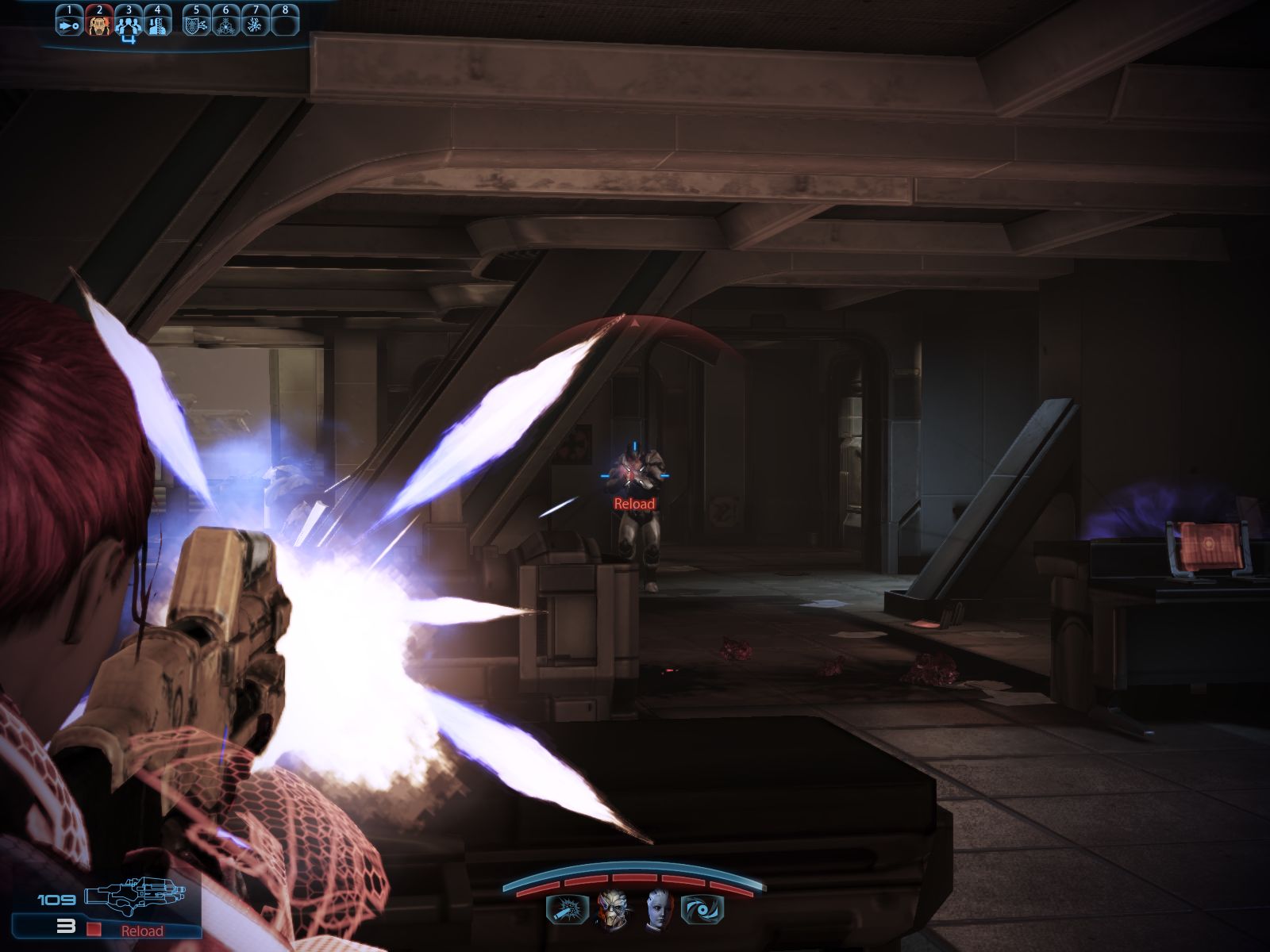Select the turian squadmate portrait
The image size is (1270, 952).
coord(611,909)
